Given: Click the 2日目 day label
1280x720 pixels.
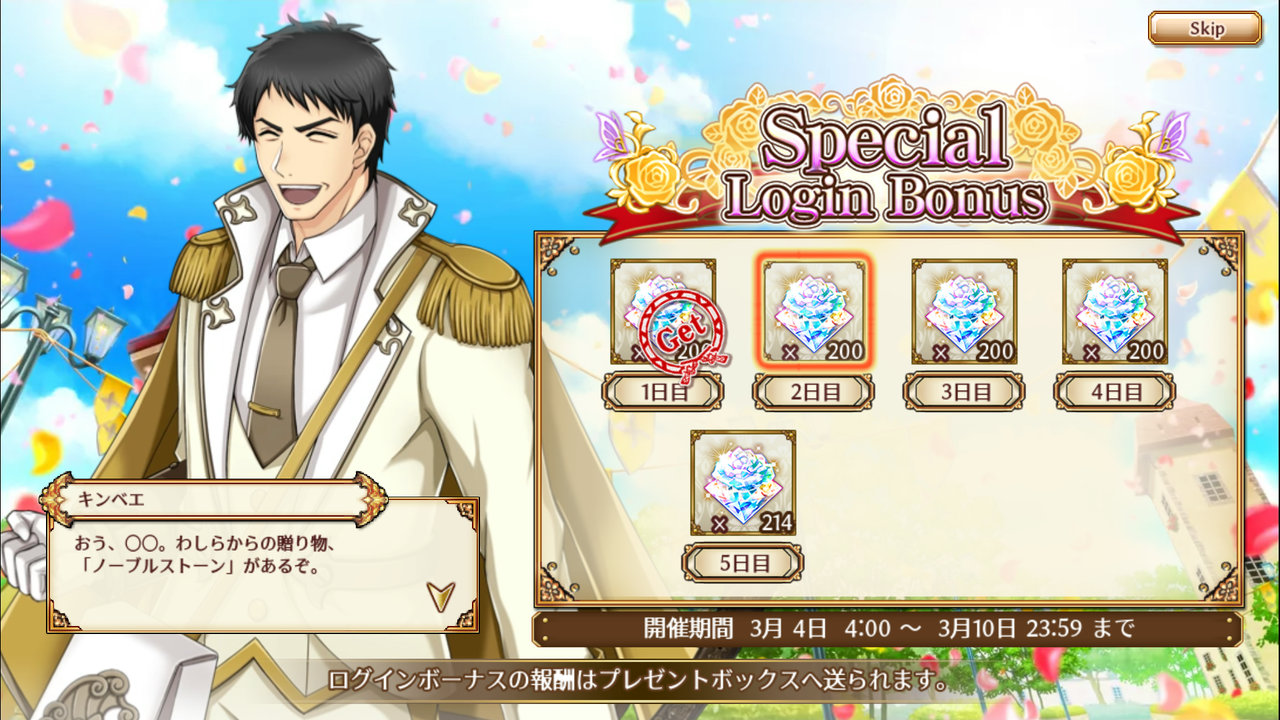Looking at the screenshot, I should 814,391.
